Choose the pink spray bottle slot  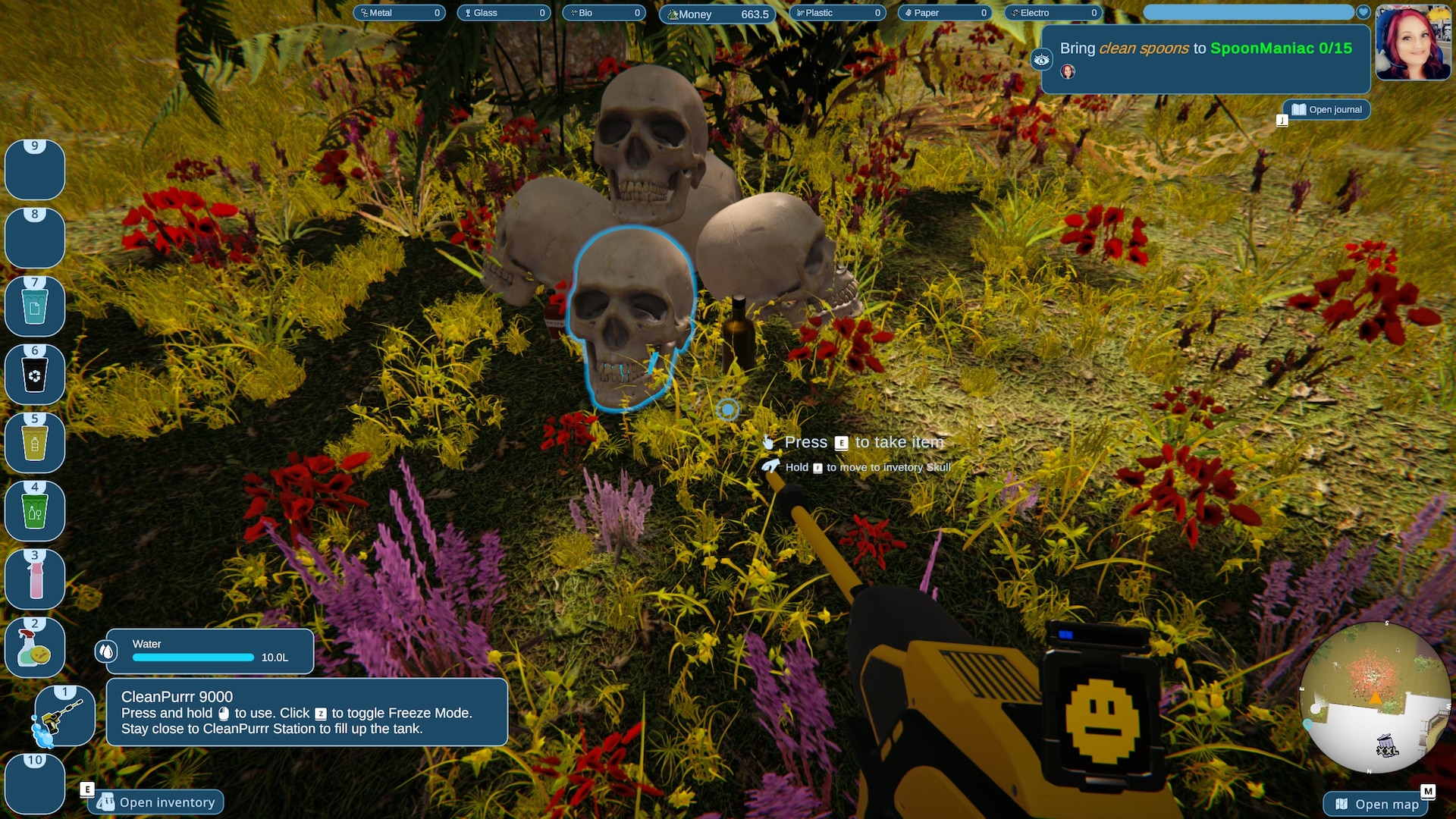[35, 580]
